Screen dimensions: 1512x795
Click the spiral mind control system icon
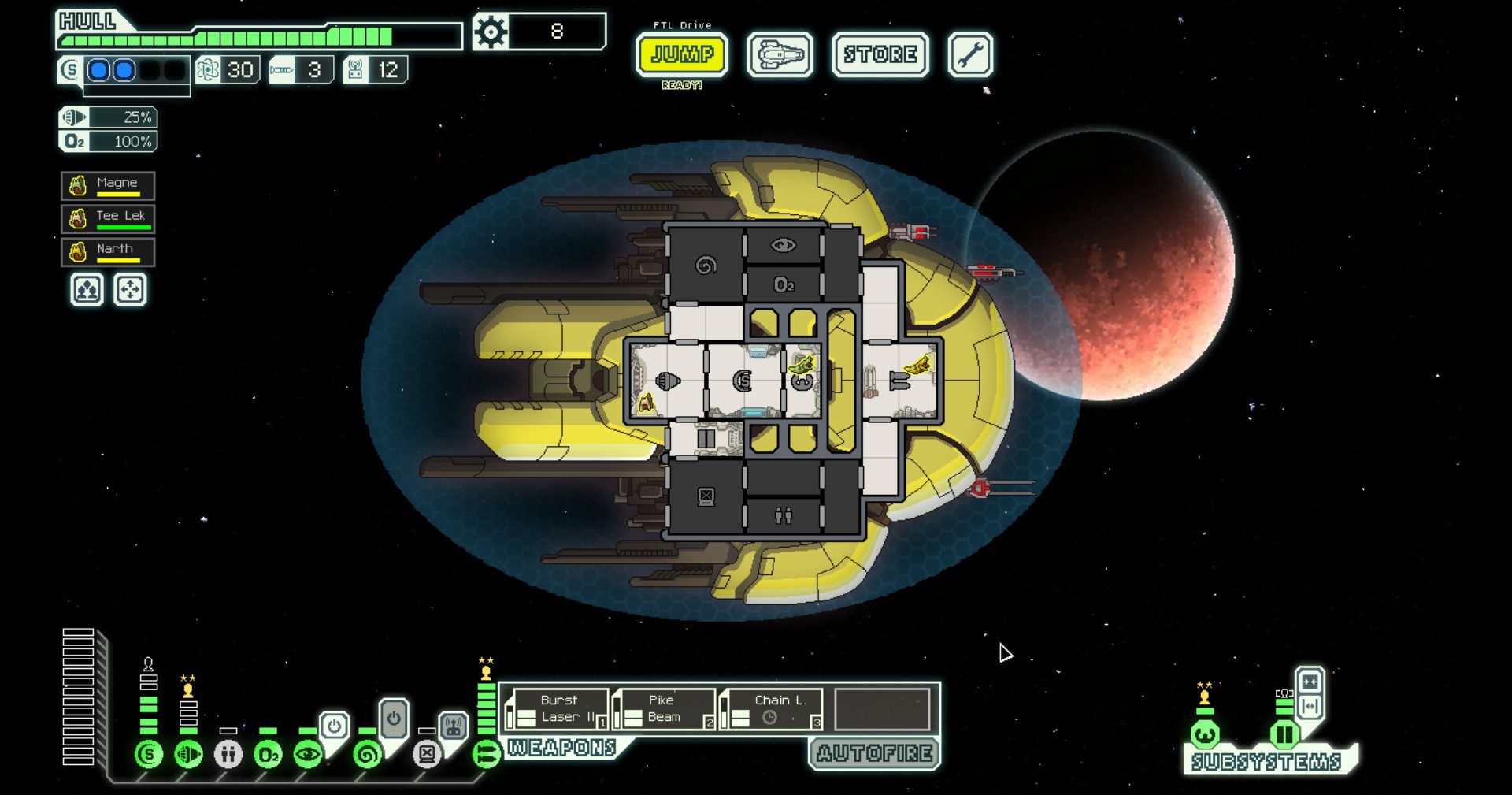tap(367, 754)
